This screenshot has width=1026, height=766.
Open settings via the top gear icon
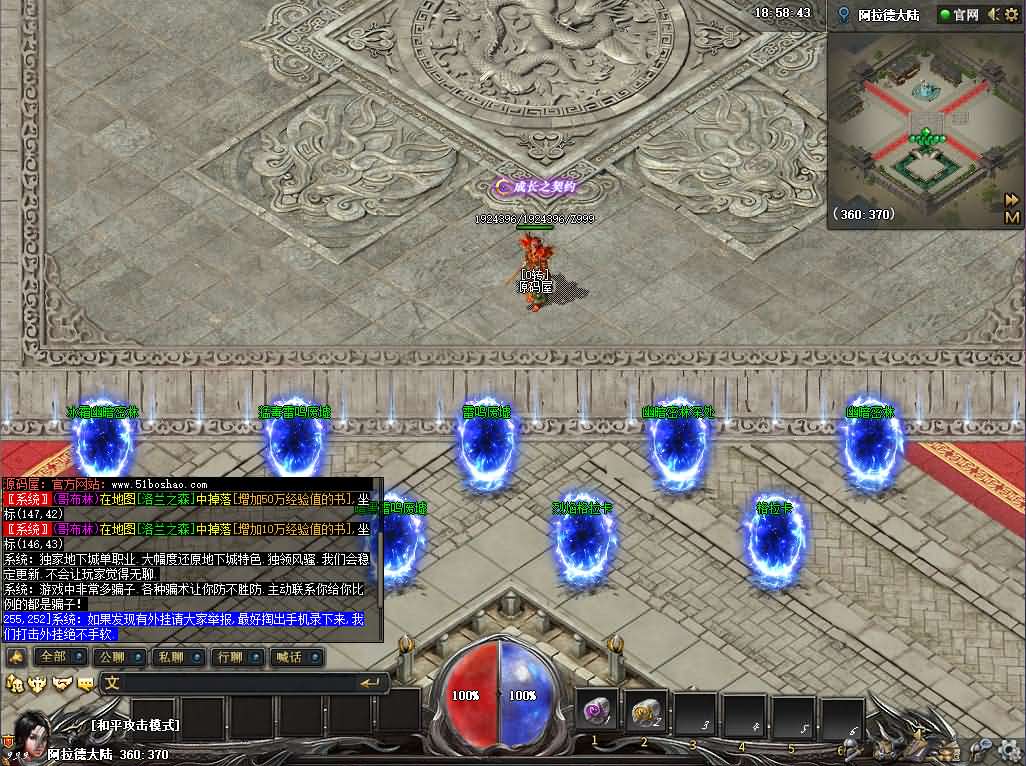tap(1012, 15)
